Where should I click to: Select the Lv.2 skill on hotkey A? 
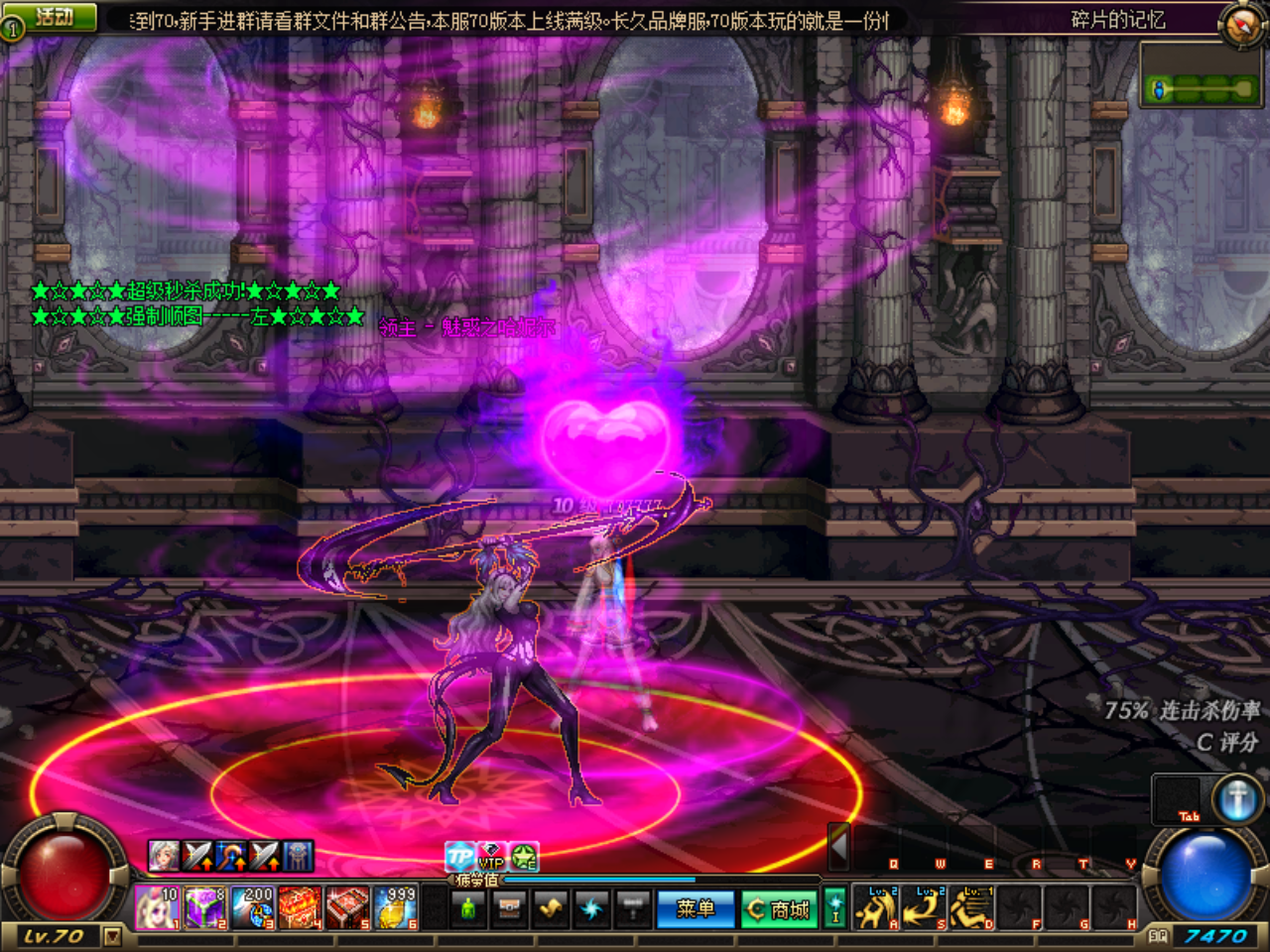[x=876, y=908]
